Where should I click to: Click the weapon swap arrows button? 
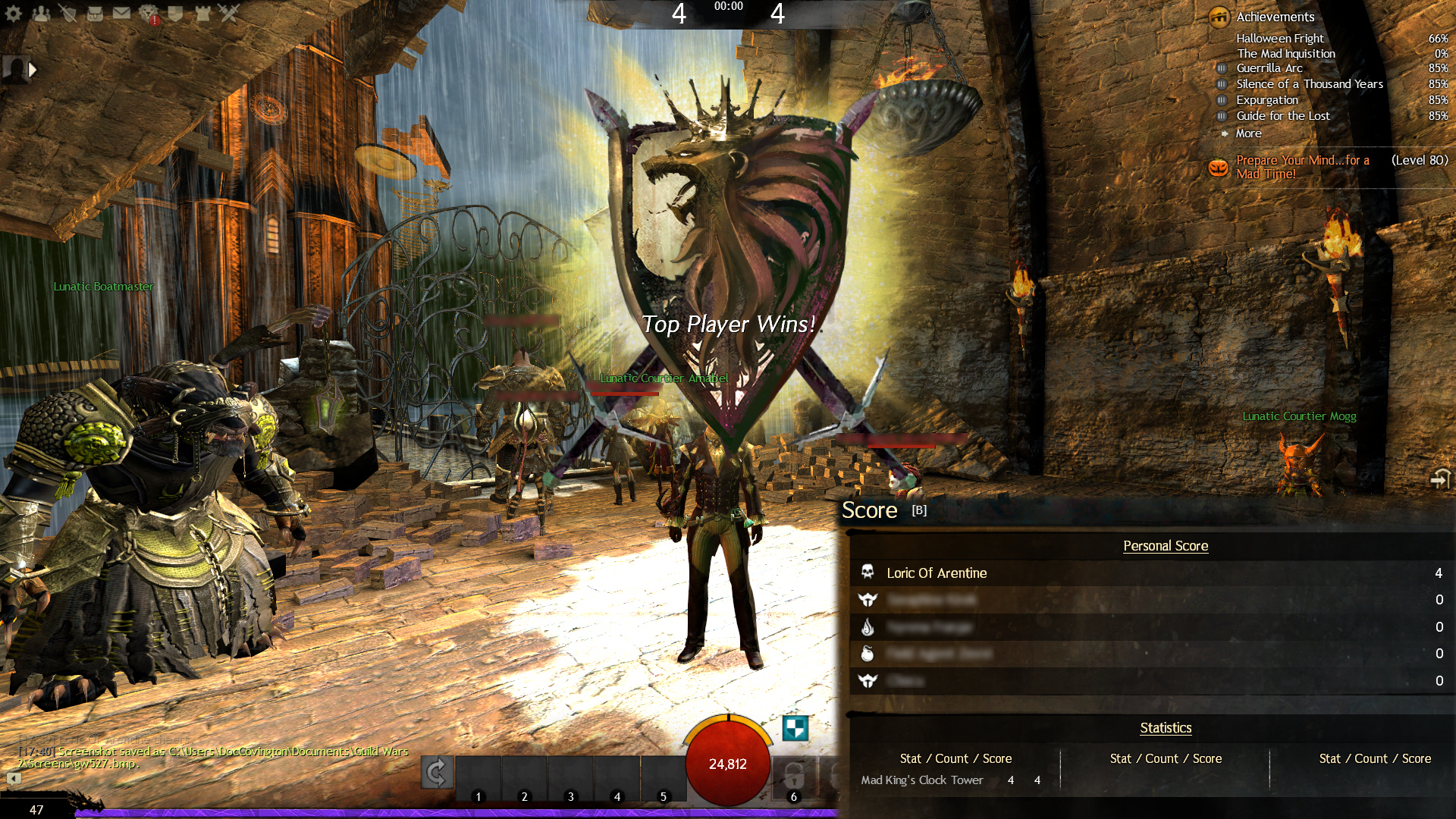click(x=437, y=773)
